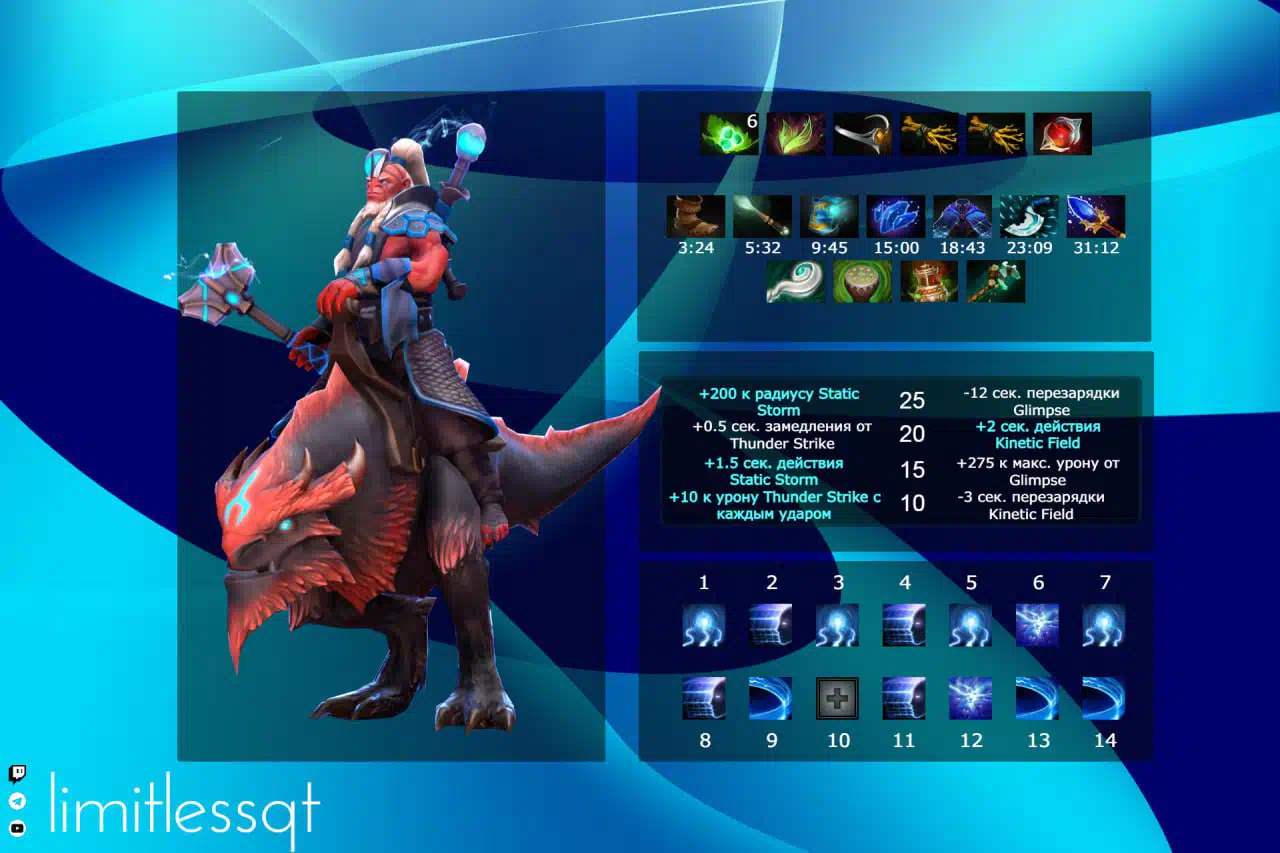
Task: Select the Static Storm icon at level 6
Action: [x=1038, y=625]
